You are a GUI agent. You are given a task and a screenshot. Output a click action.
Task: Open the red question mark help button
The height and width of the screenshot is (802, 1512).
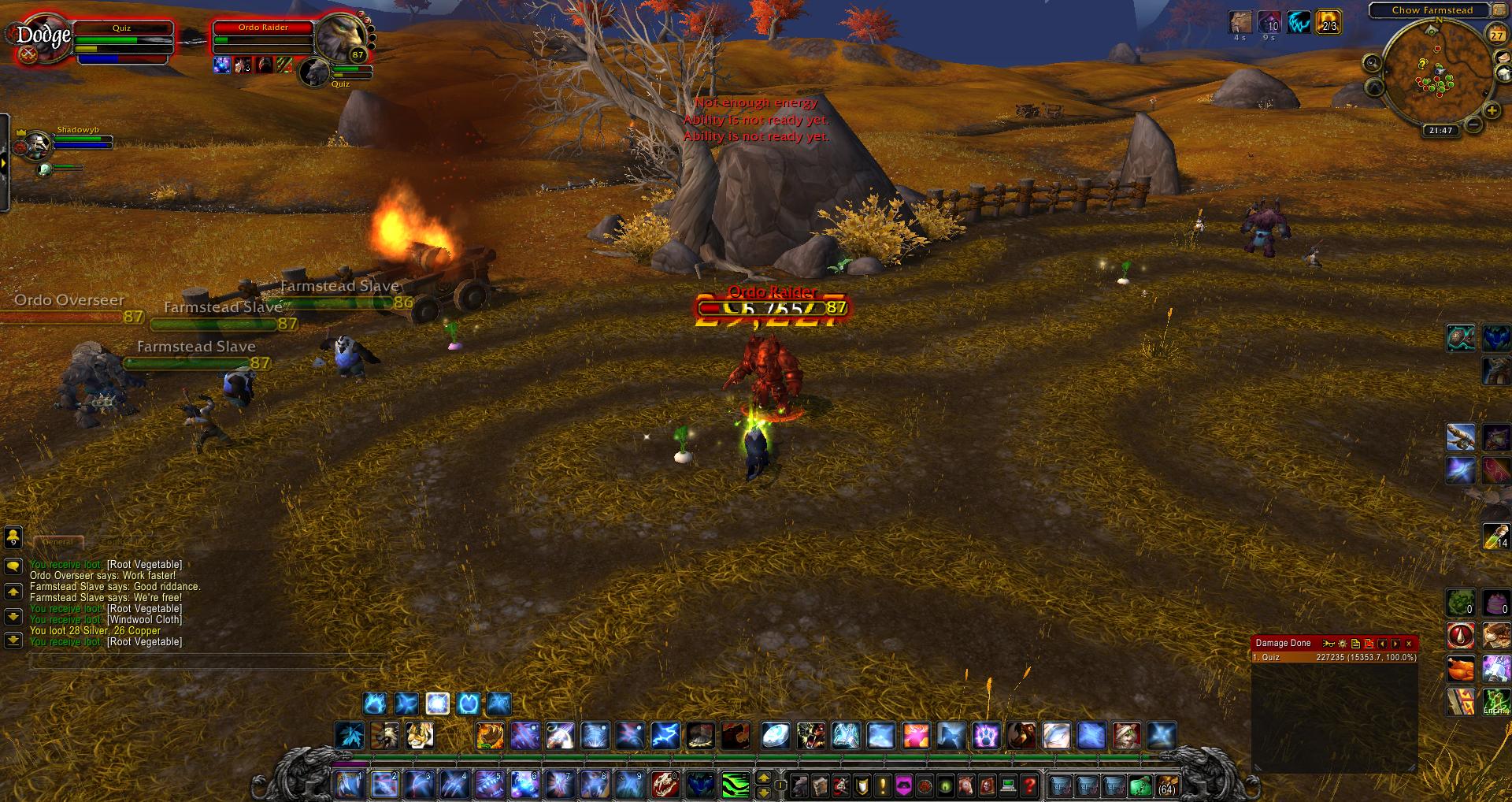click(1028, 785)
